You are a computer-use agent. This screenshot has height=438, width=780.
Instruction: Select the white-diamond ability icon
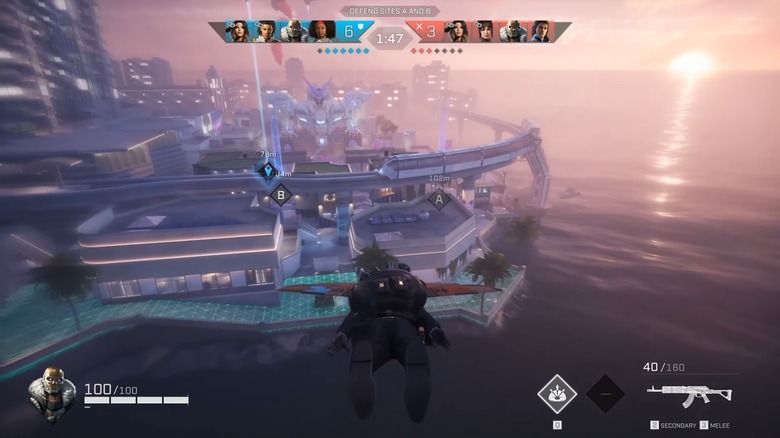[x=557, y=393]
